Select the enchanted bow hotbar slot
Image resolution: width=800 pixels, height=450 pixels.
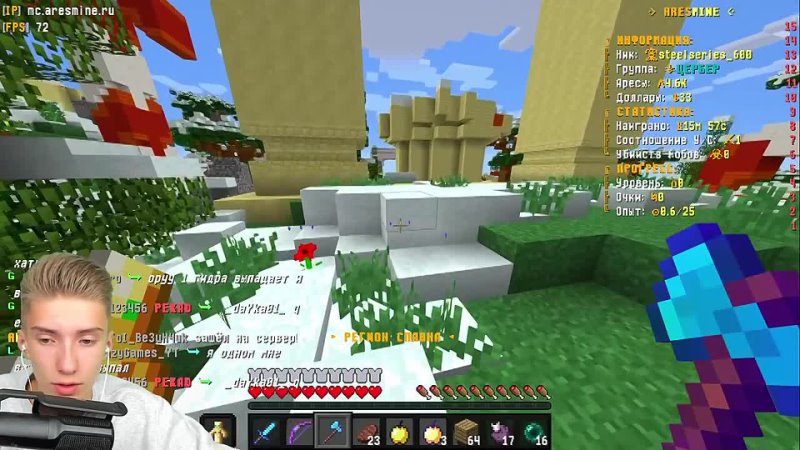tap(299, 431)
